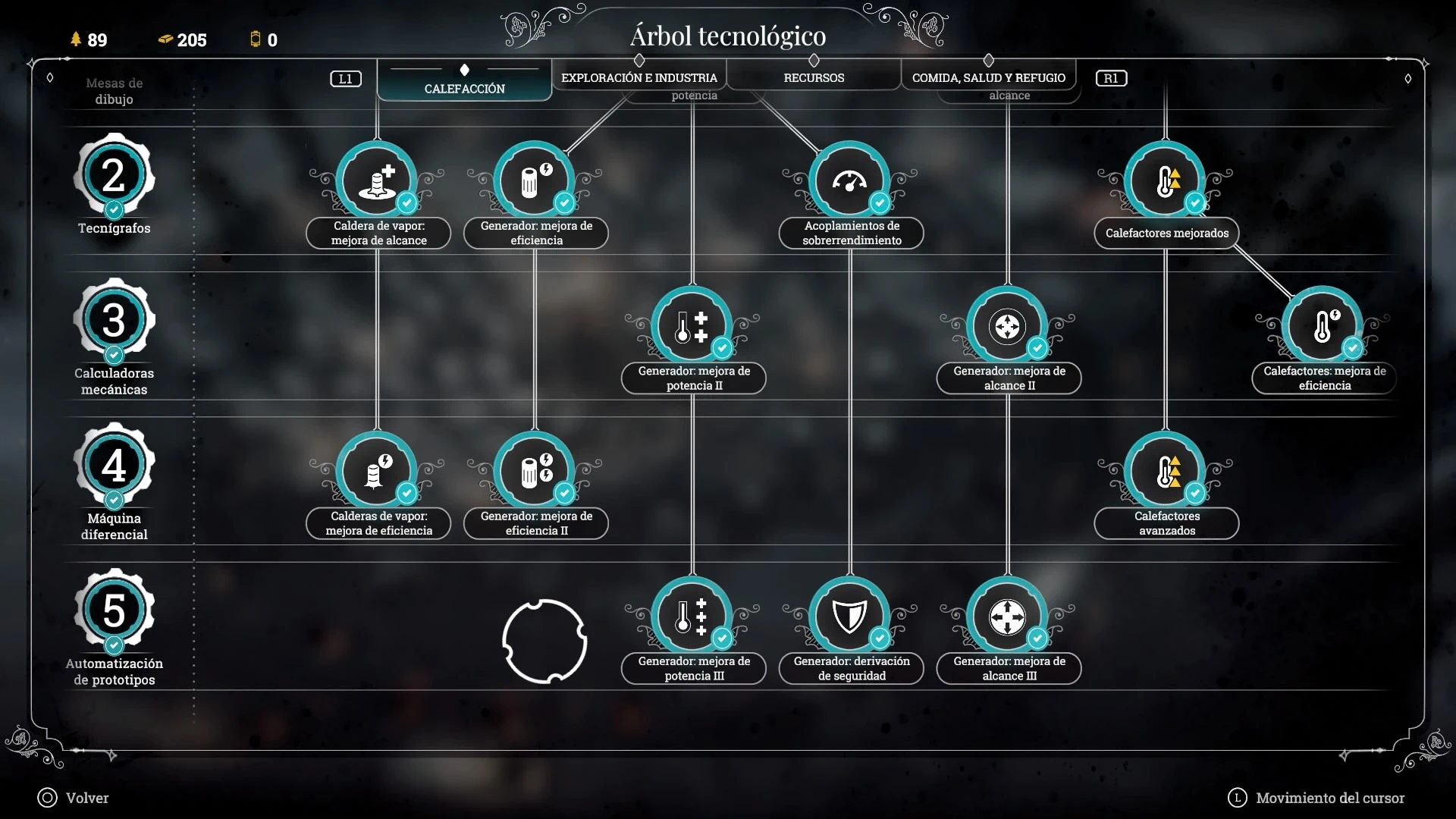Image resolution: width=1456 pixels, height=819 pixels.
Task: Open Calderas de vapor: mejora de eficiencia
Action: click(377, 472)
